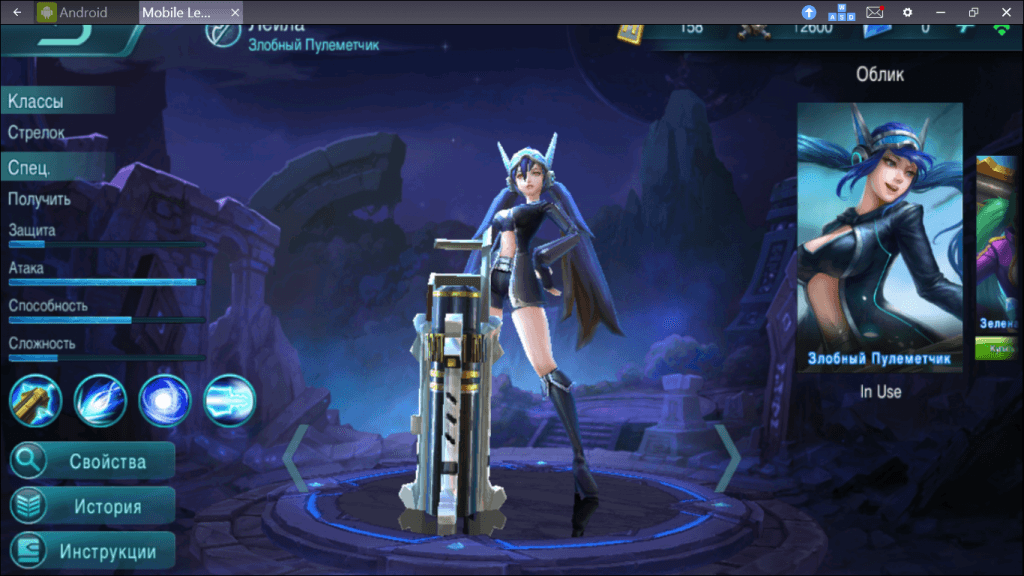
Task: Choose the Злобный Пулеметчик skin card
Action: click(880, 237)
